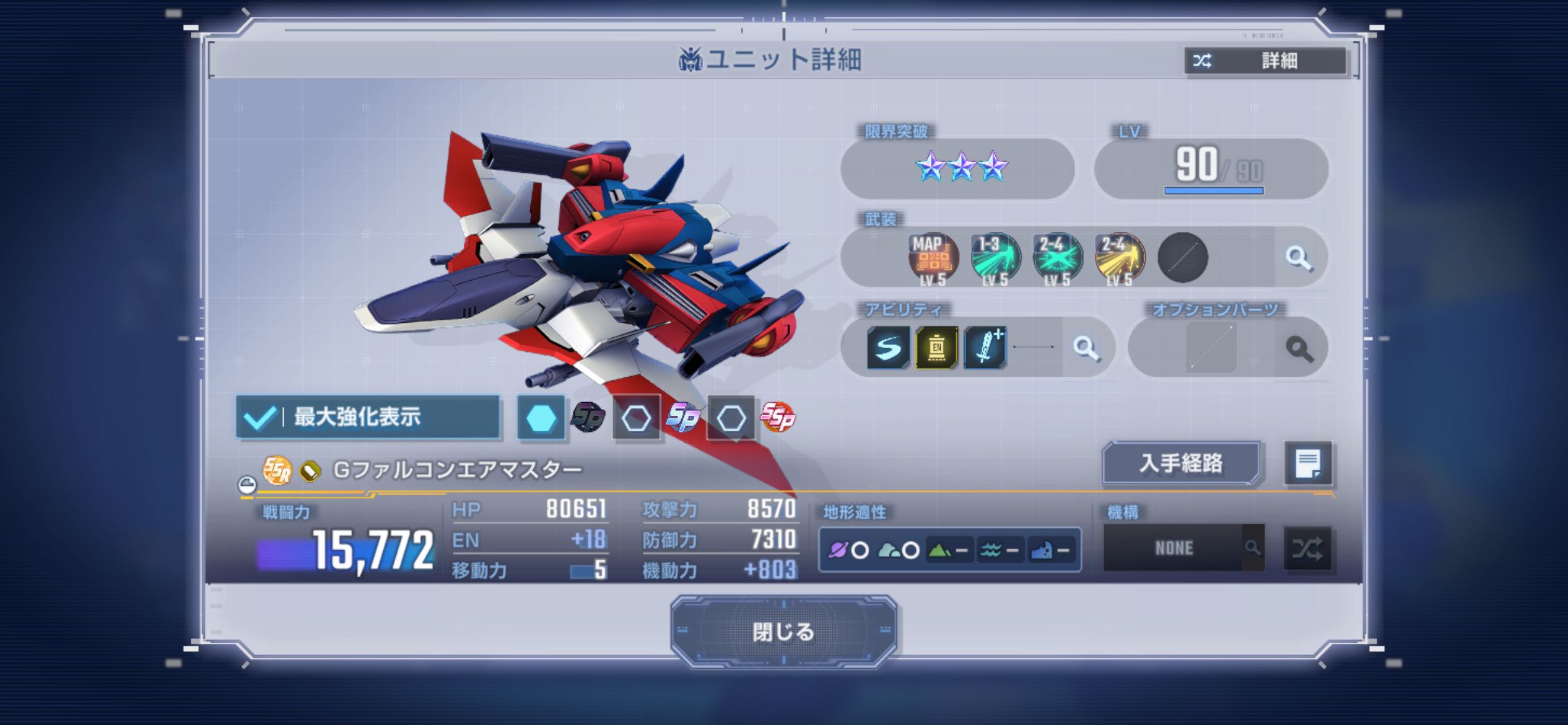Select the MAP weapon icon

[933, 258]
